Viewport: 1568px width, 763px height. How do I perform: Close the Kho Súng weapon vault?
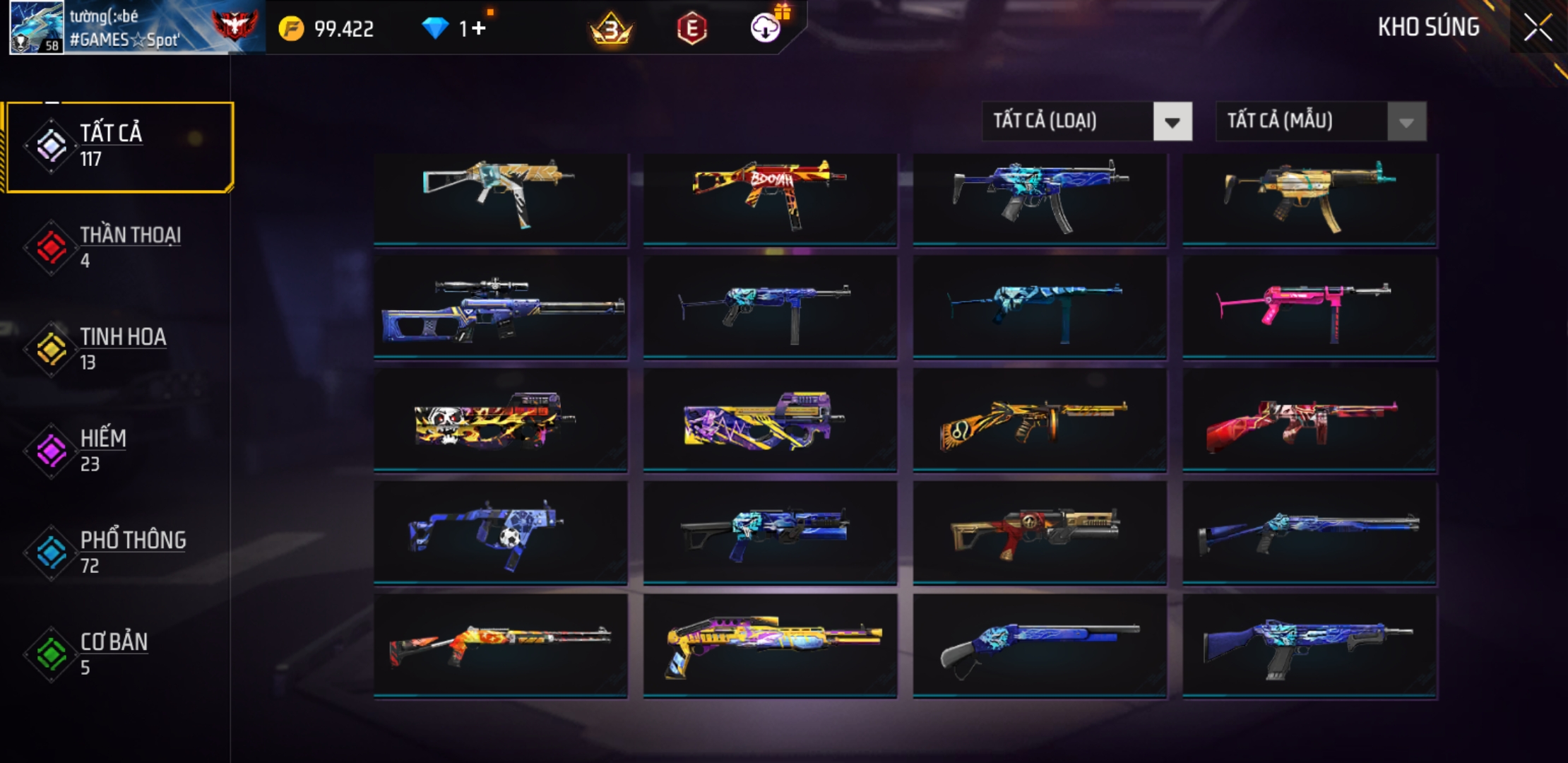(1538, 28)
